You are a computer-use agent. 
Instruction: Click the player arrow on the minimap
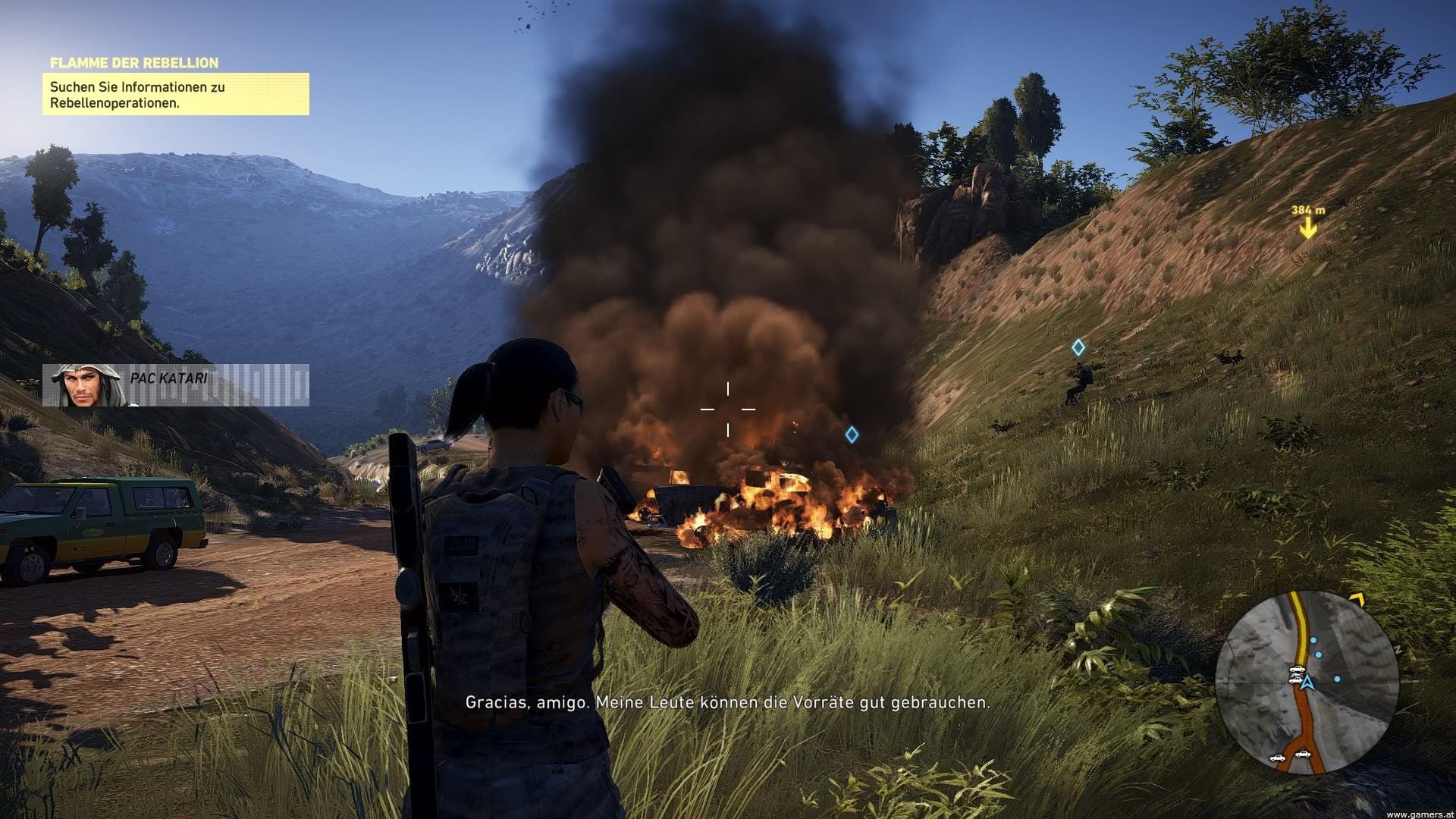tap(1307, 683)
